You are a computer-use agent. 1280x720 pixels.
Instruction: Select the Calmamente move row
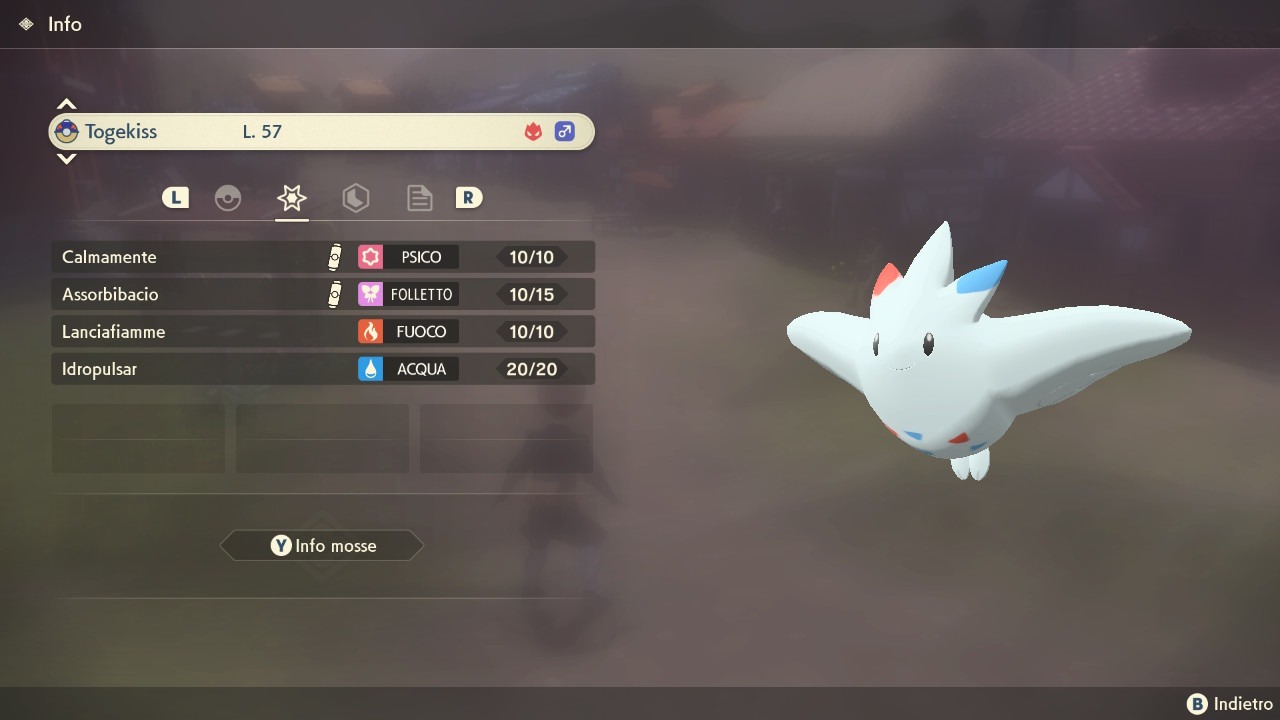pyautogui.click(x=322, y=257)
